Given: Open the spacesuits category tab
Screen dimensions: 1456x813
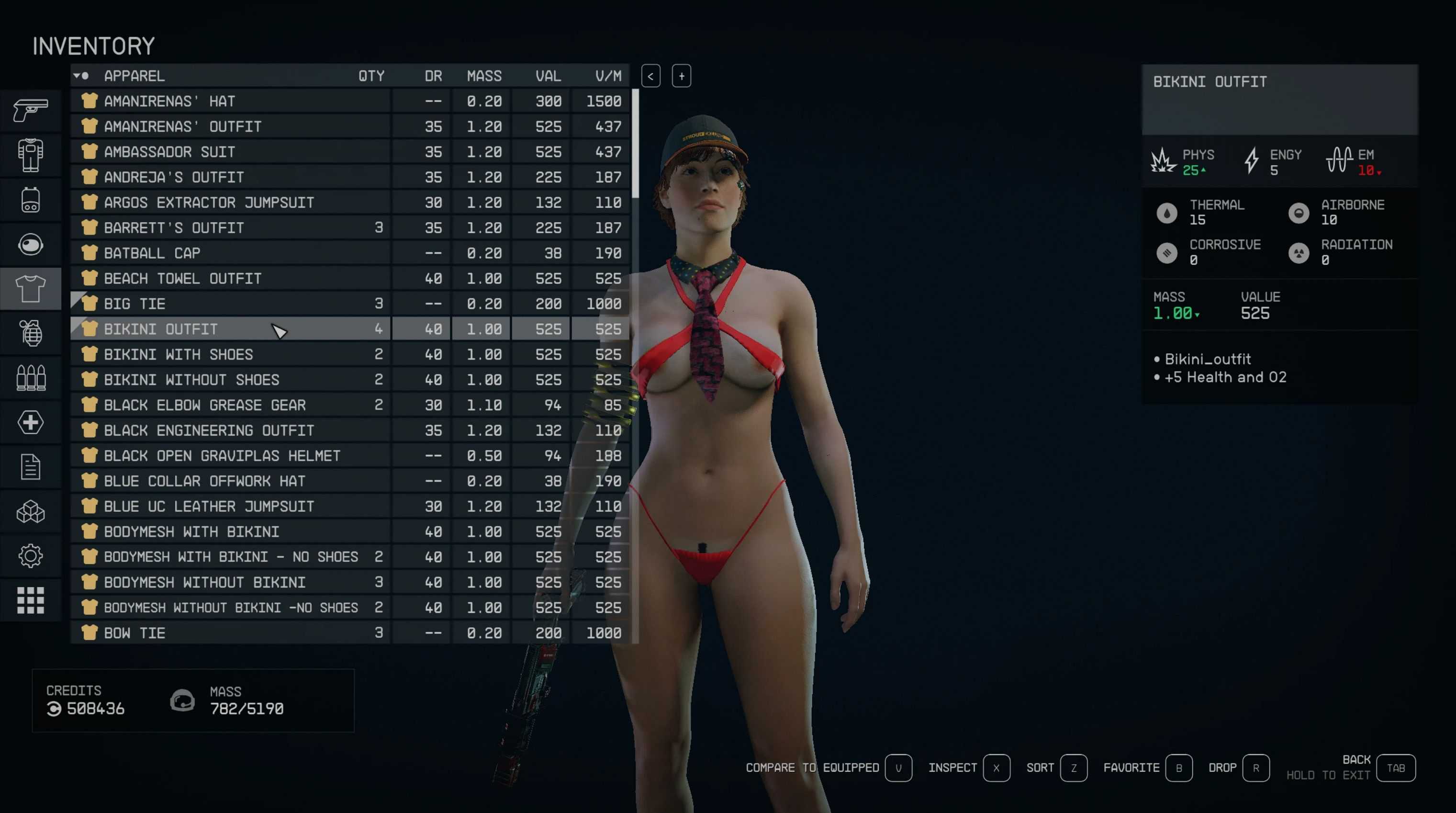Looking at the screenshot, I should tap(31, 155).
